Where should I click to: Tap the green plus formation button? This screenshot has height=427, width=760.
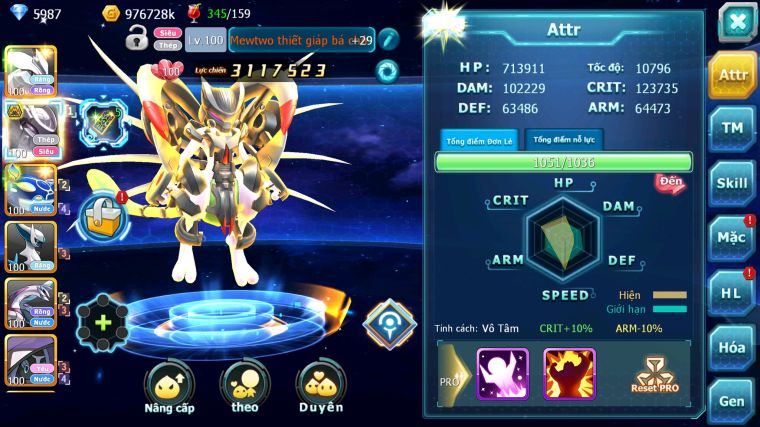click(103, 323)
